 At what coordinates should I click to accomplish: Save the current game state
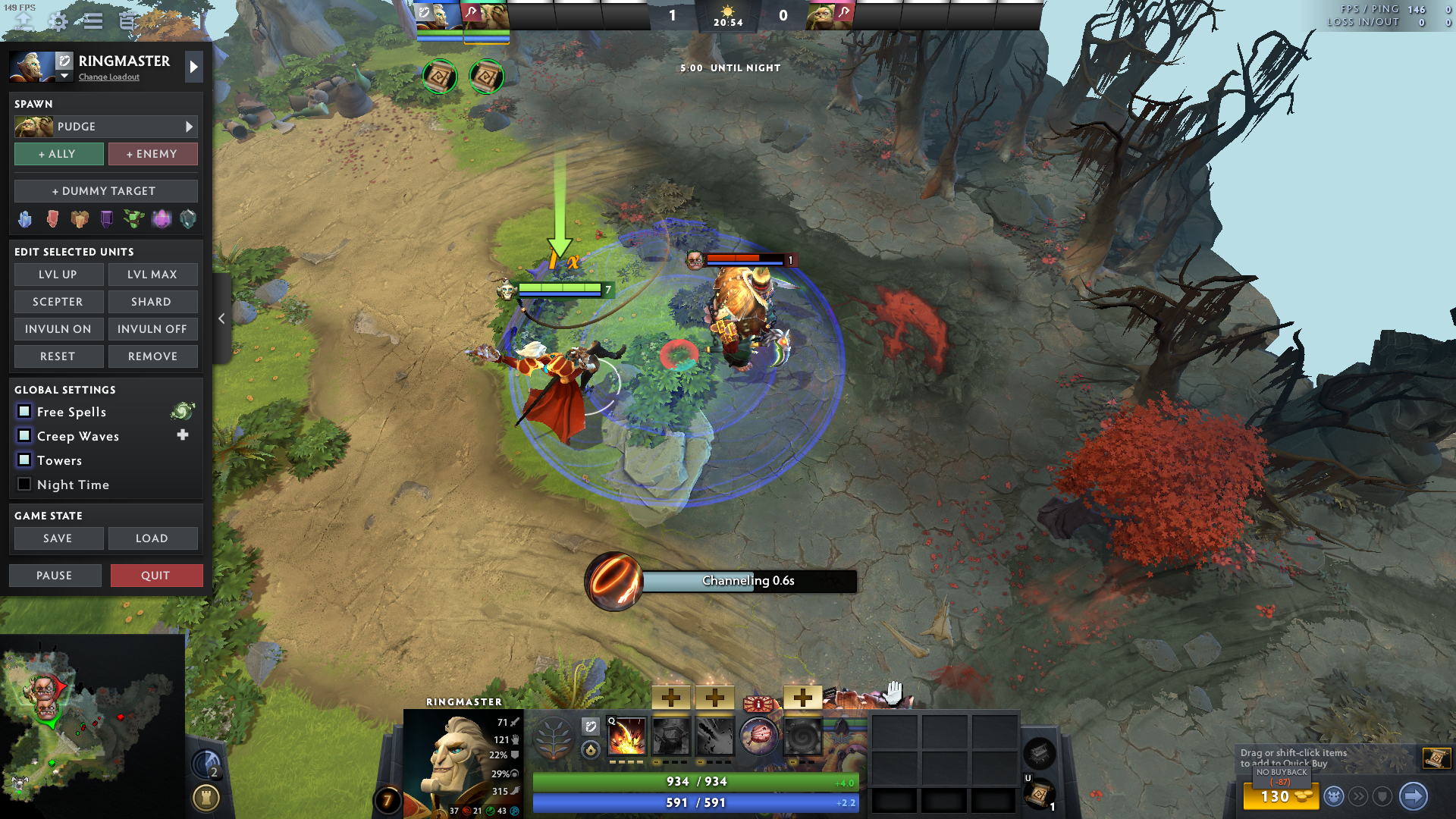58,538
